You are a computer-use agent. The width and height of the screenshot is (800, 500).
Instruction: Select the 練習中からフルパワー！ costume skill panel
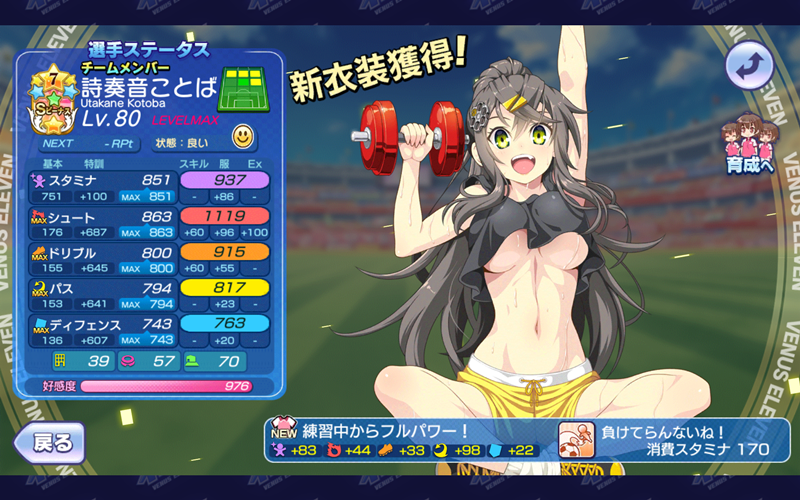click(408, 440)
